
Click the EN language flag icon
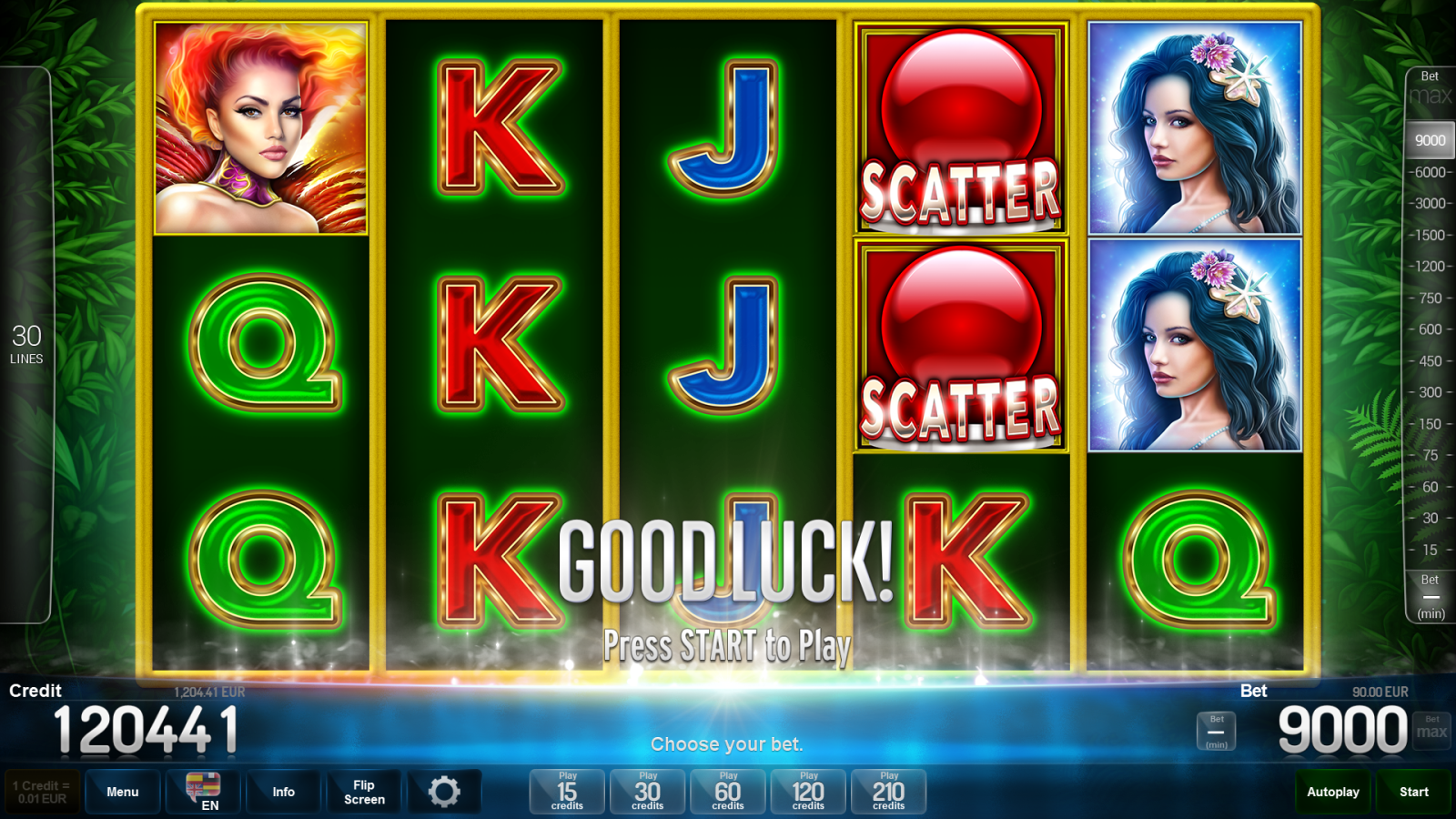[202, 791]
